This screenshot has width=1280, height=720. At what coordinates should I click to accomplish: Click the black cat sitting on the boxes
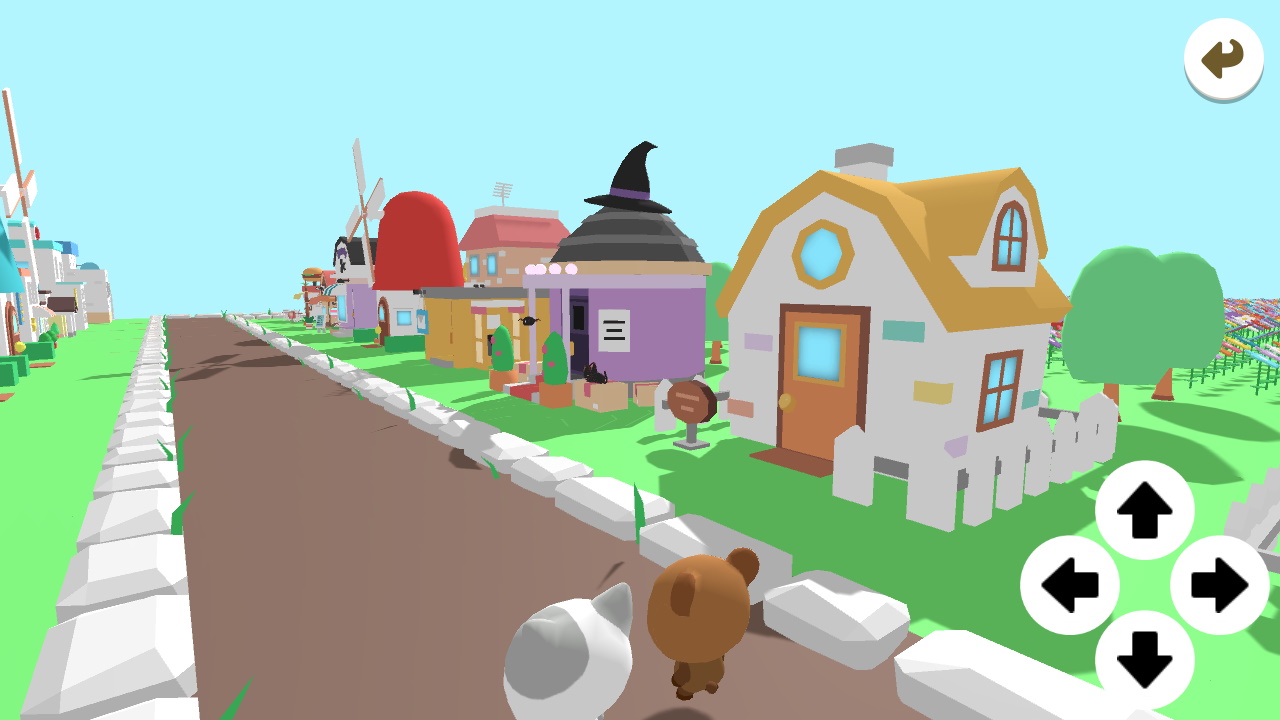click(x=593, y=375)
